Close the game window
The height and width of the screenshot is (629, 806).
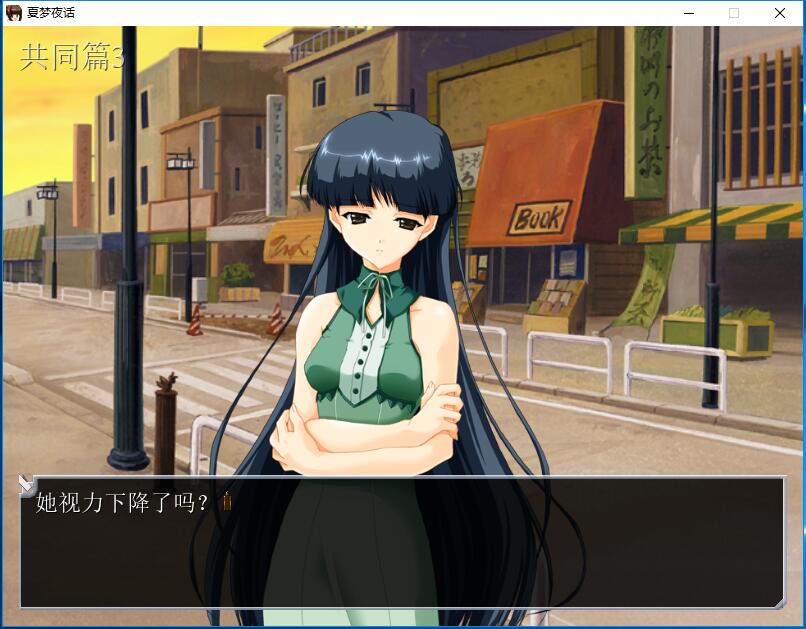pos(780,13)
